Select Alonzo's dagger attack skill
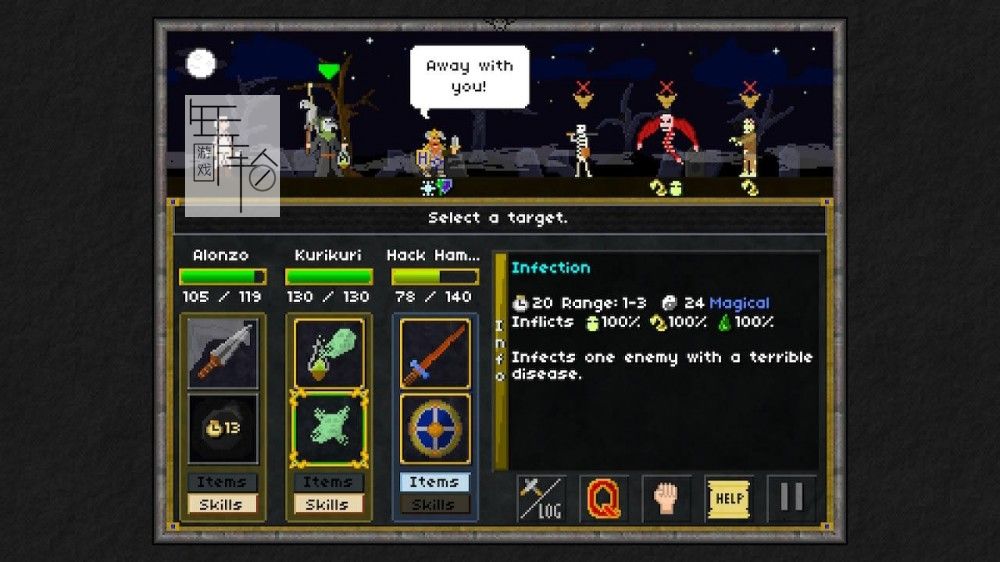The width and height of the screenshot is (1000, 562). point(222,353)
